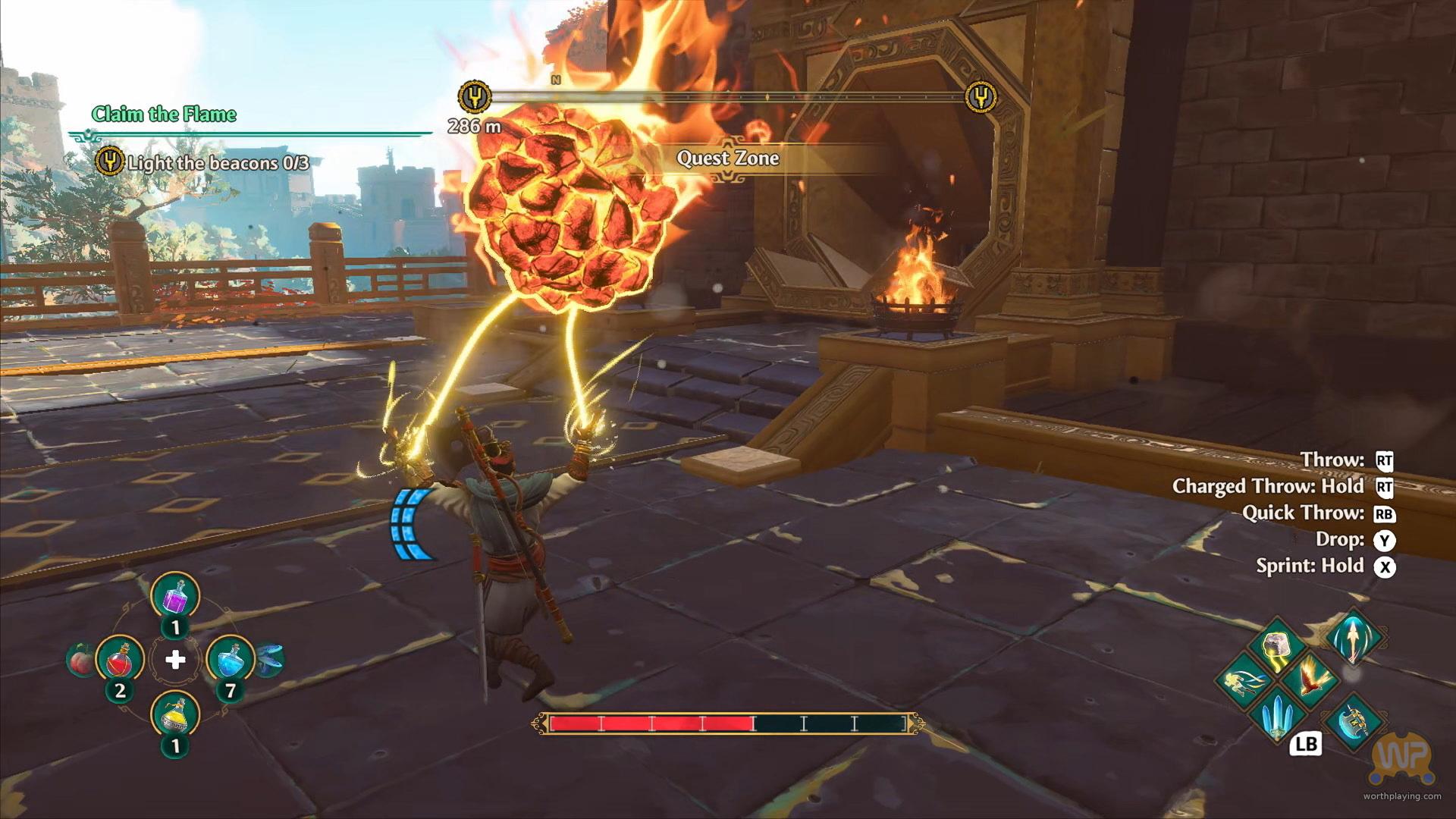The height and width of the screenshot is (819, 1456).
Task: Open the Claim the Flame quest tracker
Action: tap(164, 115)
